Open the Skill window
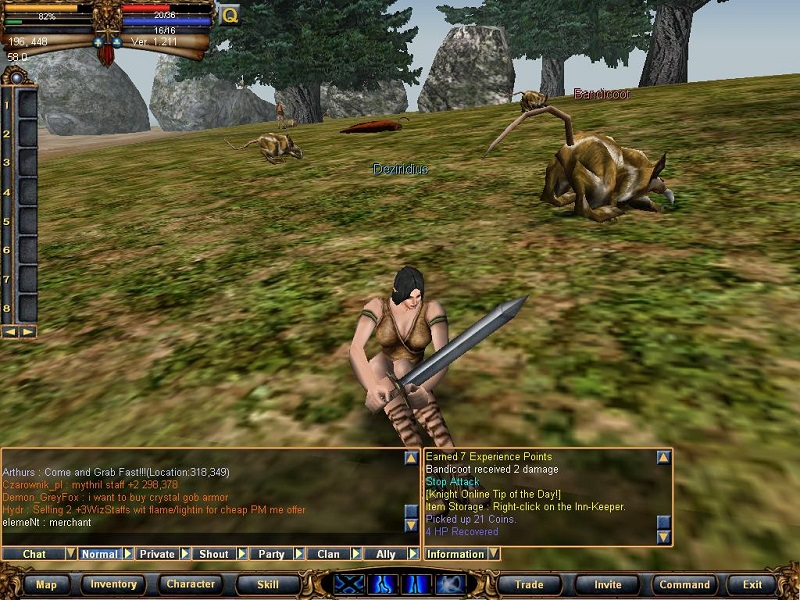Image resolution: width=800 pixels, height=600 pixels. point(268,584)
